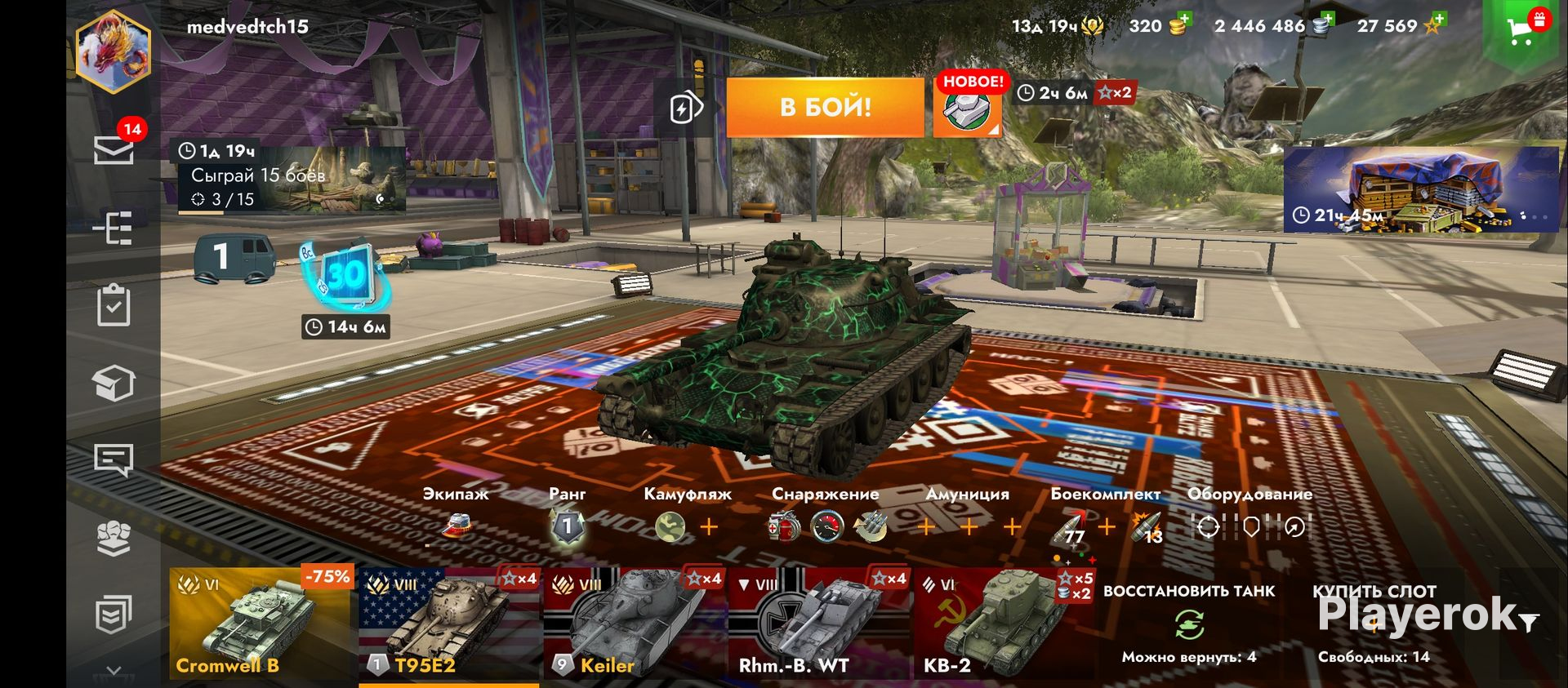Open the missions clipboard icon
This screenshot has height=688, width=1568.
(114, 306)
